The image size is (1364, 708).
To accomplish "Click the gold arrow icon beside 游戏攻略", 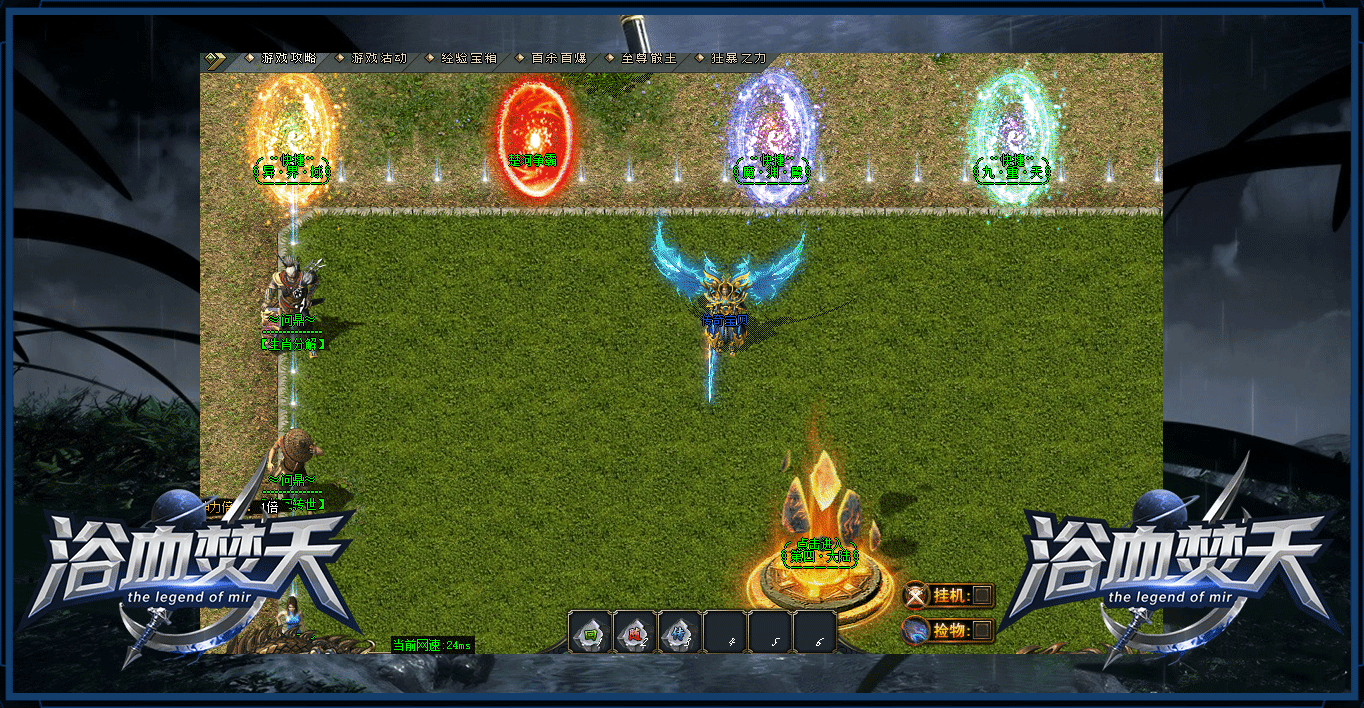I will (x=212, y=59).
